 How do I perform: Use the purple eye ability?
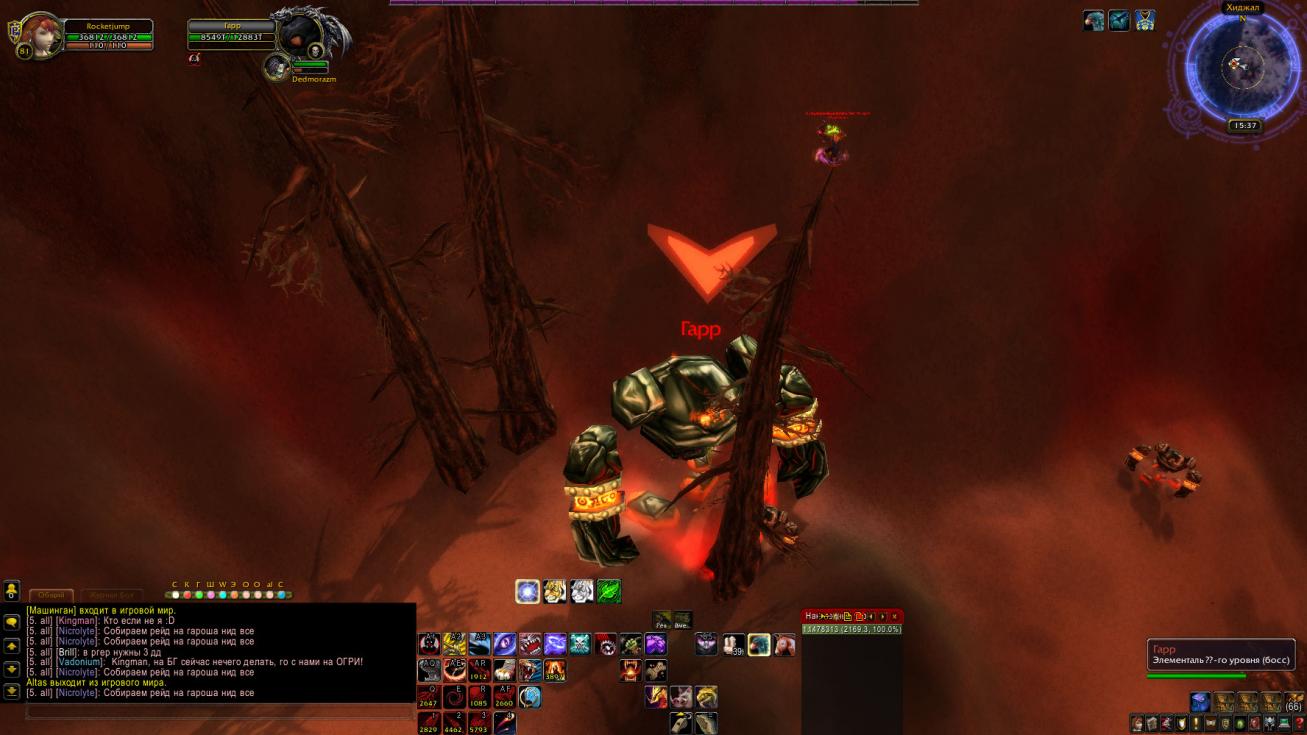click(x=505, y=644)
